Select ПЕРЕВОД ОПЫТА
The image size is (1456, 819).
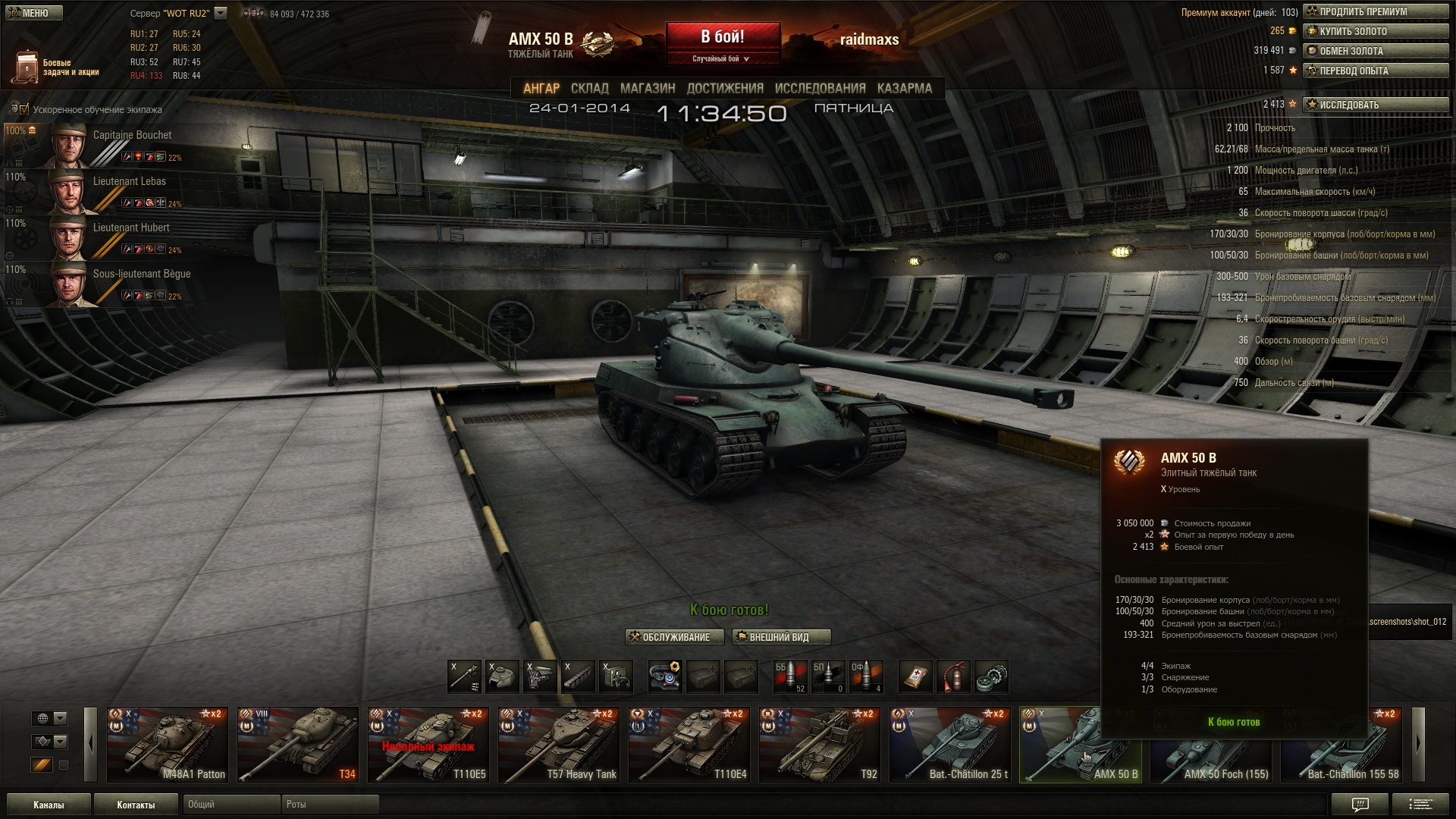[1376, 71]
